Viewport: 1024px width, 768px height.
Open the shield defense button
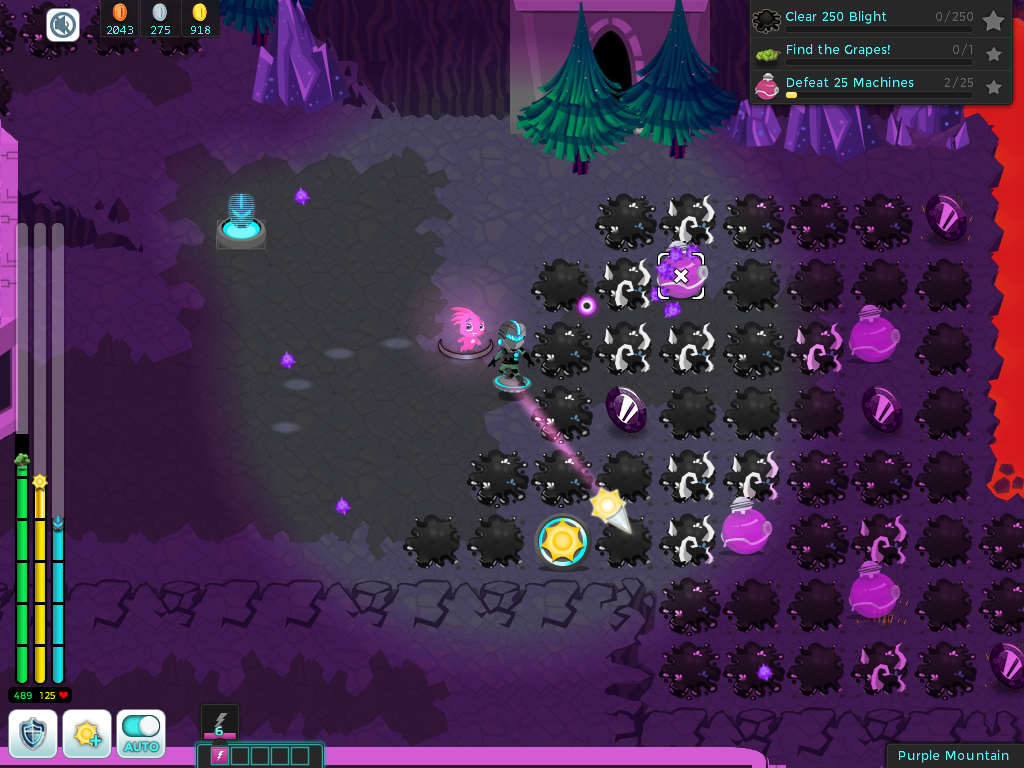33,733
